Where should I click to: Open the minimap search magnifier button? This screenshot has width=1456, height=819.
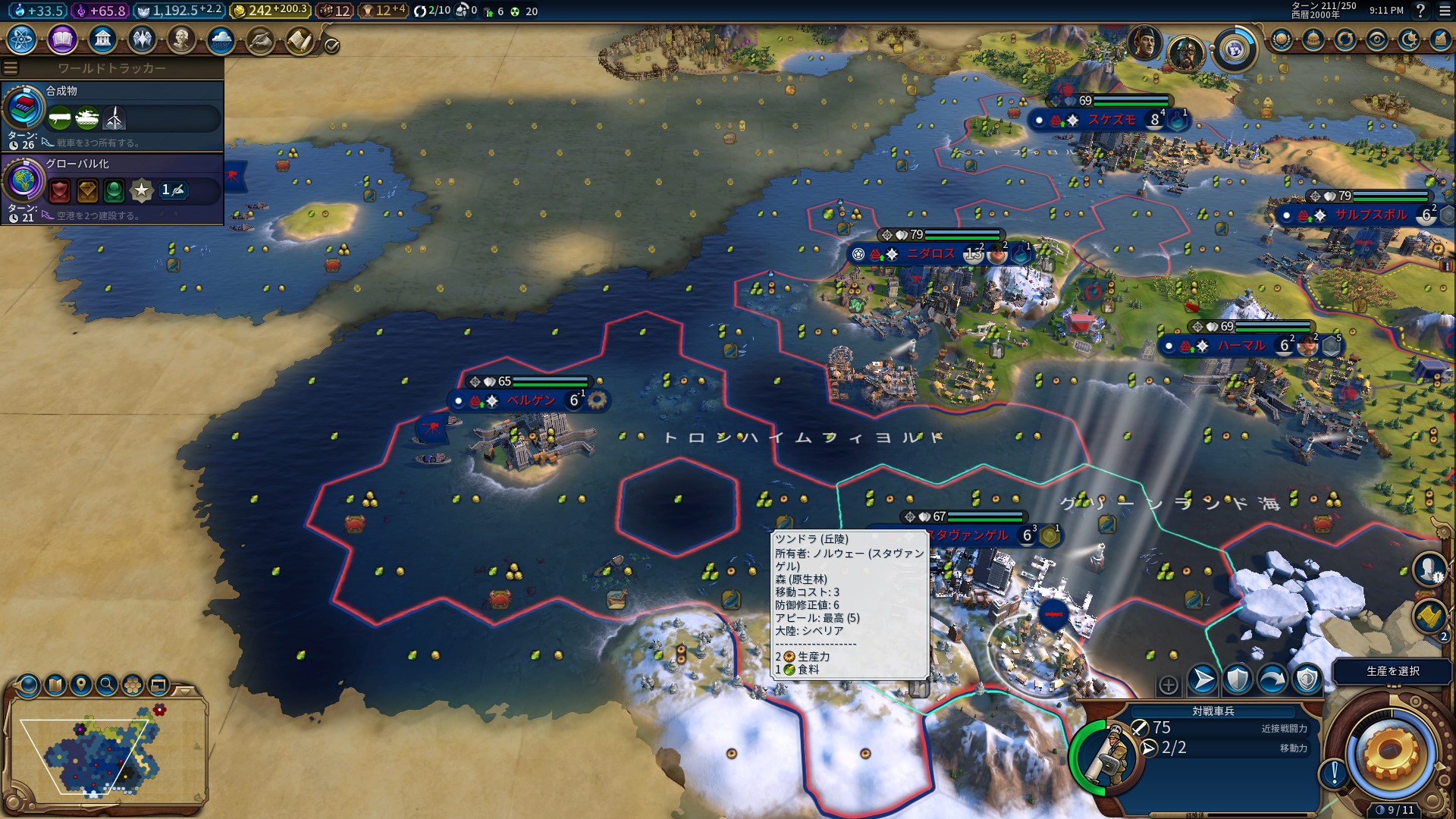point(107,685)
